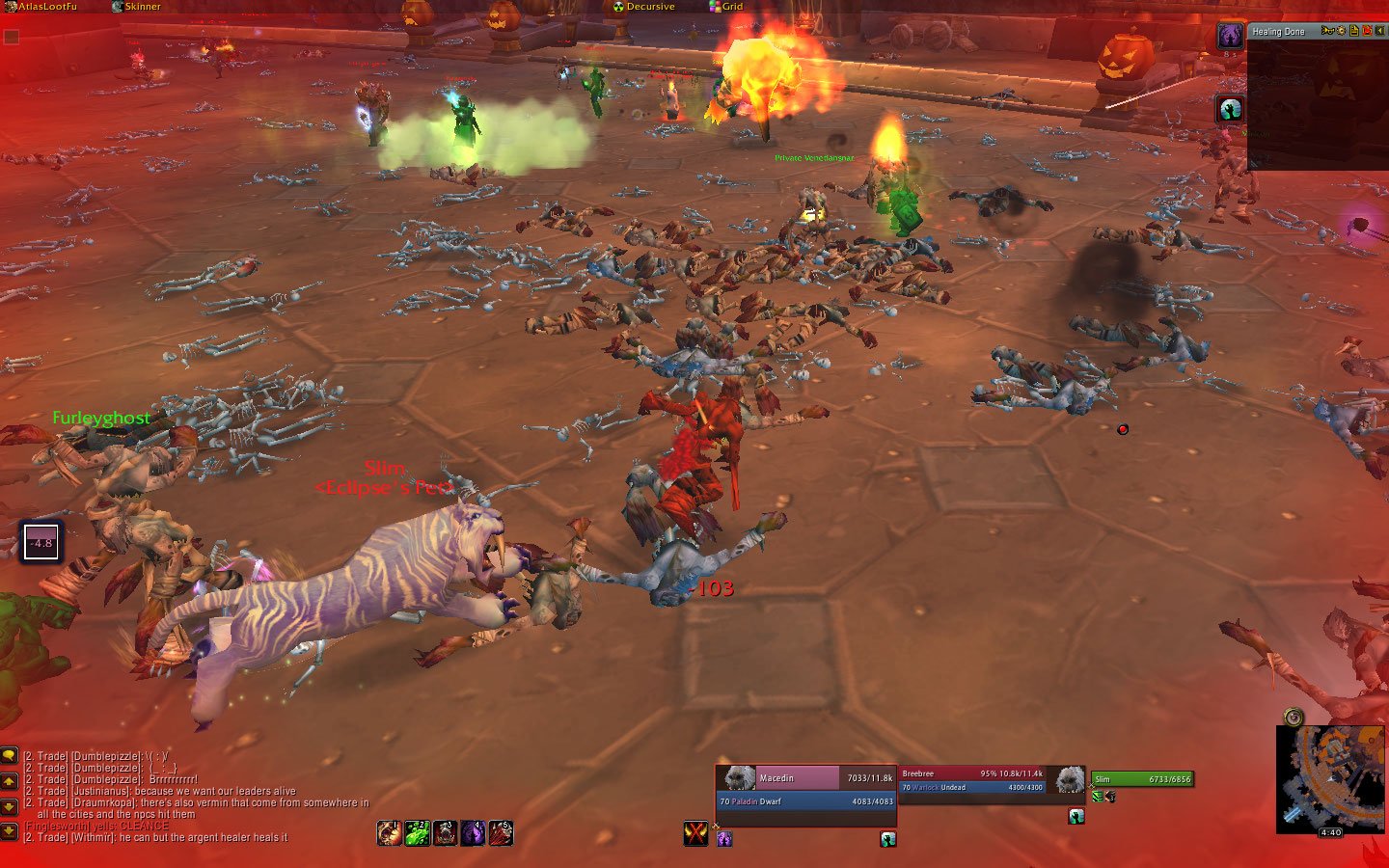Click the yellow page icon on meter

[1354, 31]
